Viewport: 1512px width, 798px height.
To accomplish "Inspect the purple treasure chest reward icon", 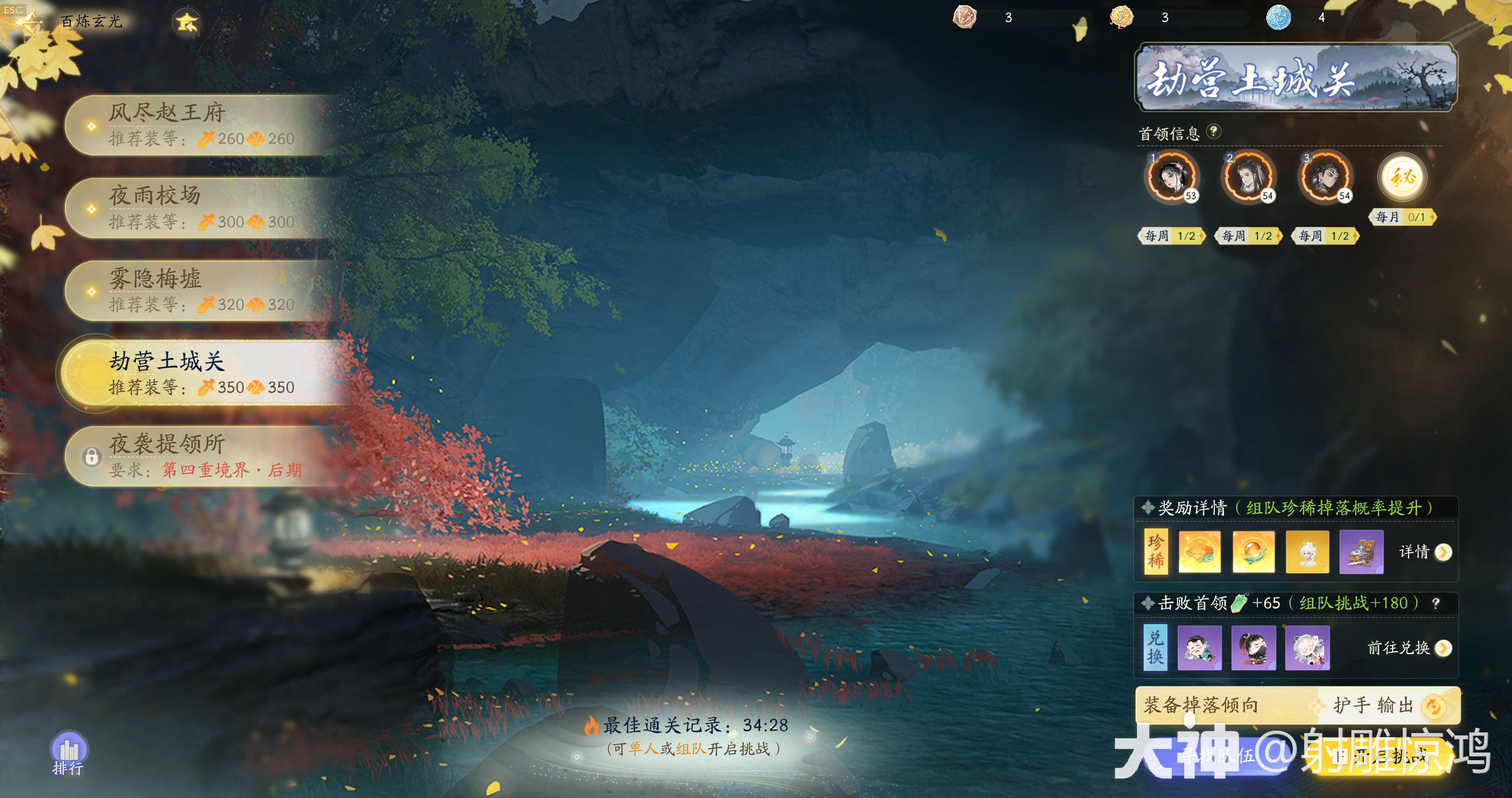I will (x=1361, y=552).
